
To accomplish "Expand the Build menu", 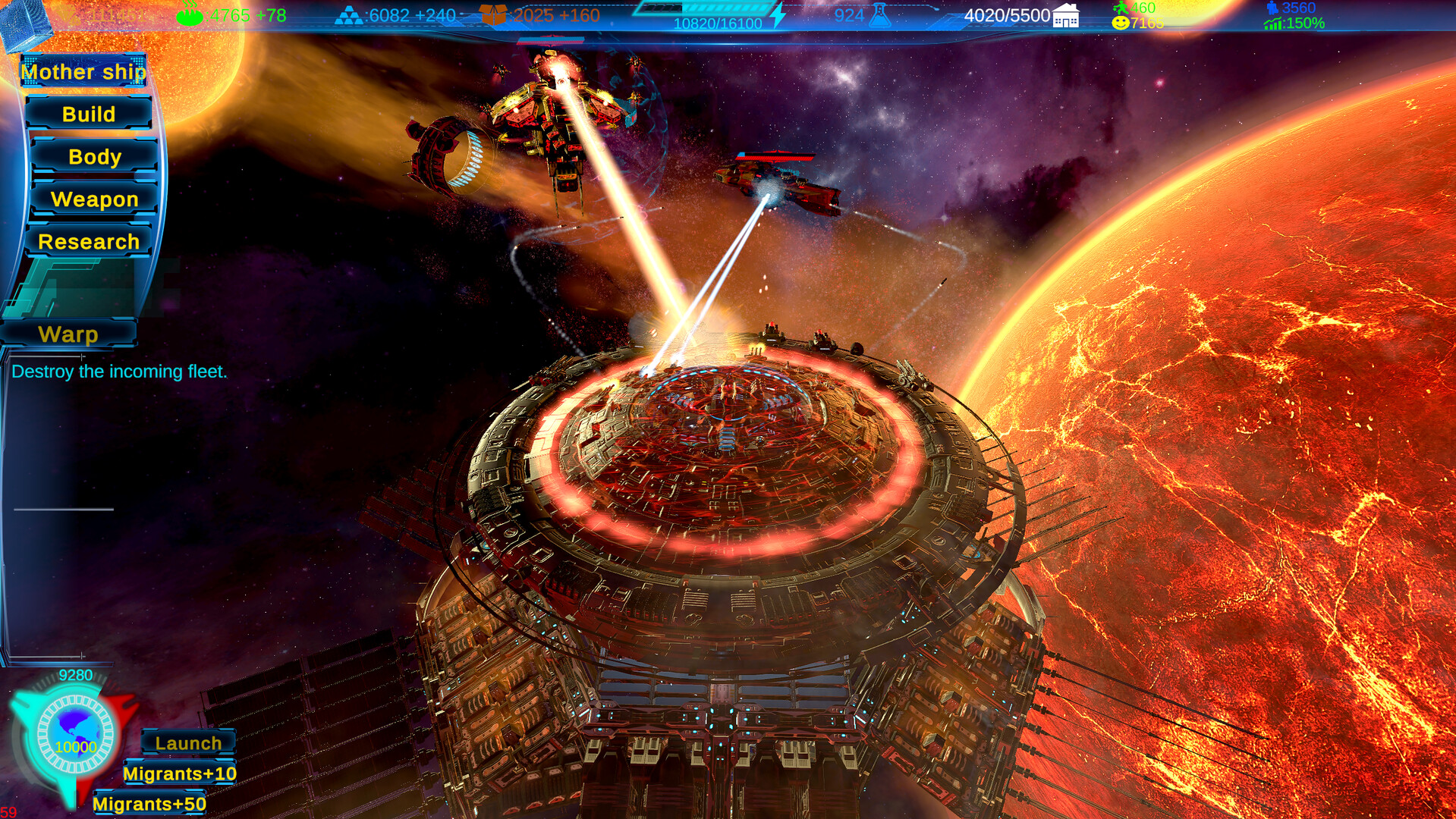I will tap(90, 114).
